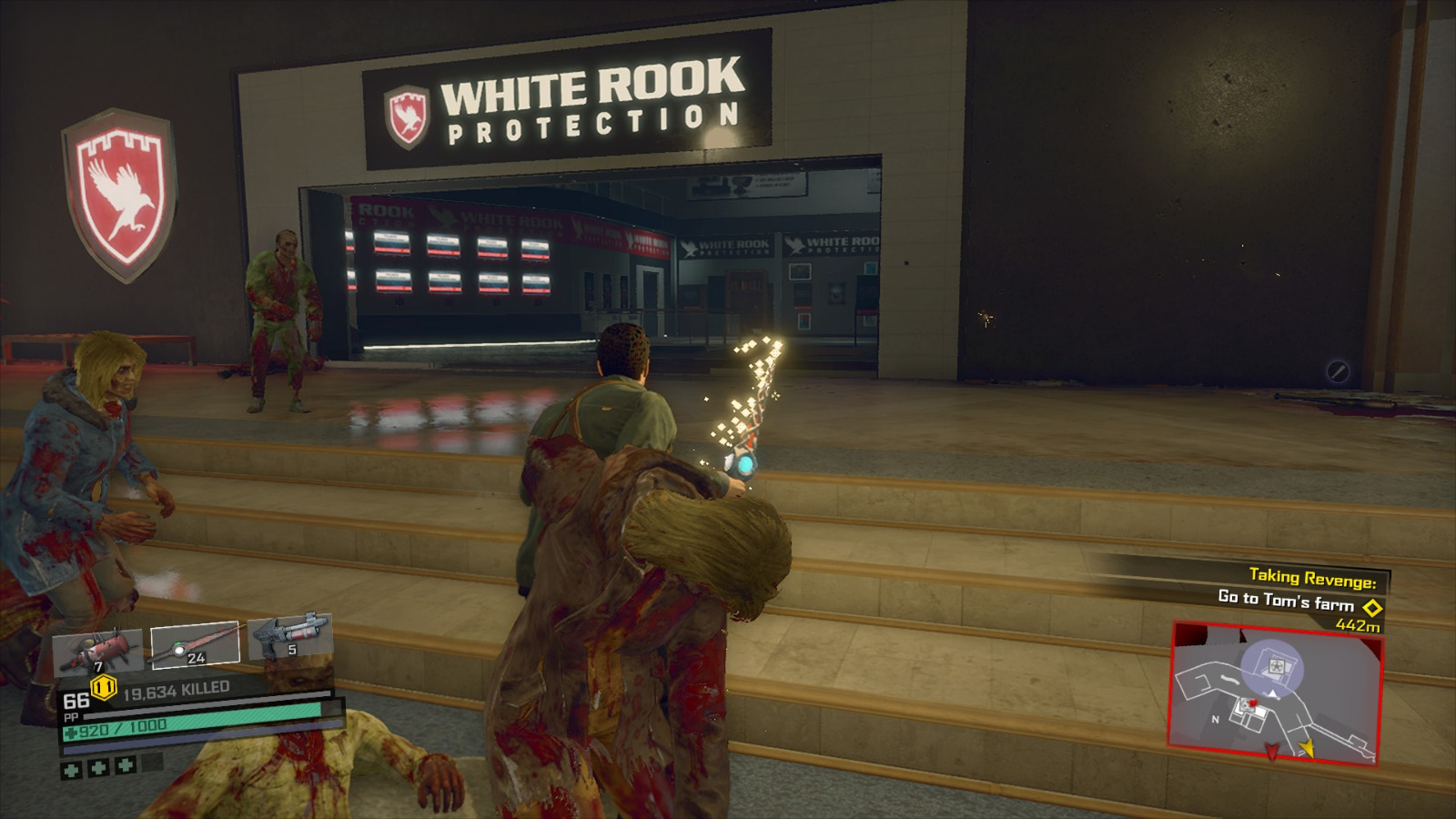Select the first health pack plus icon

click(x=71, y=769)
